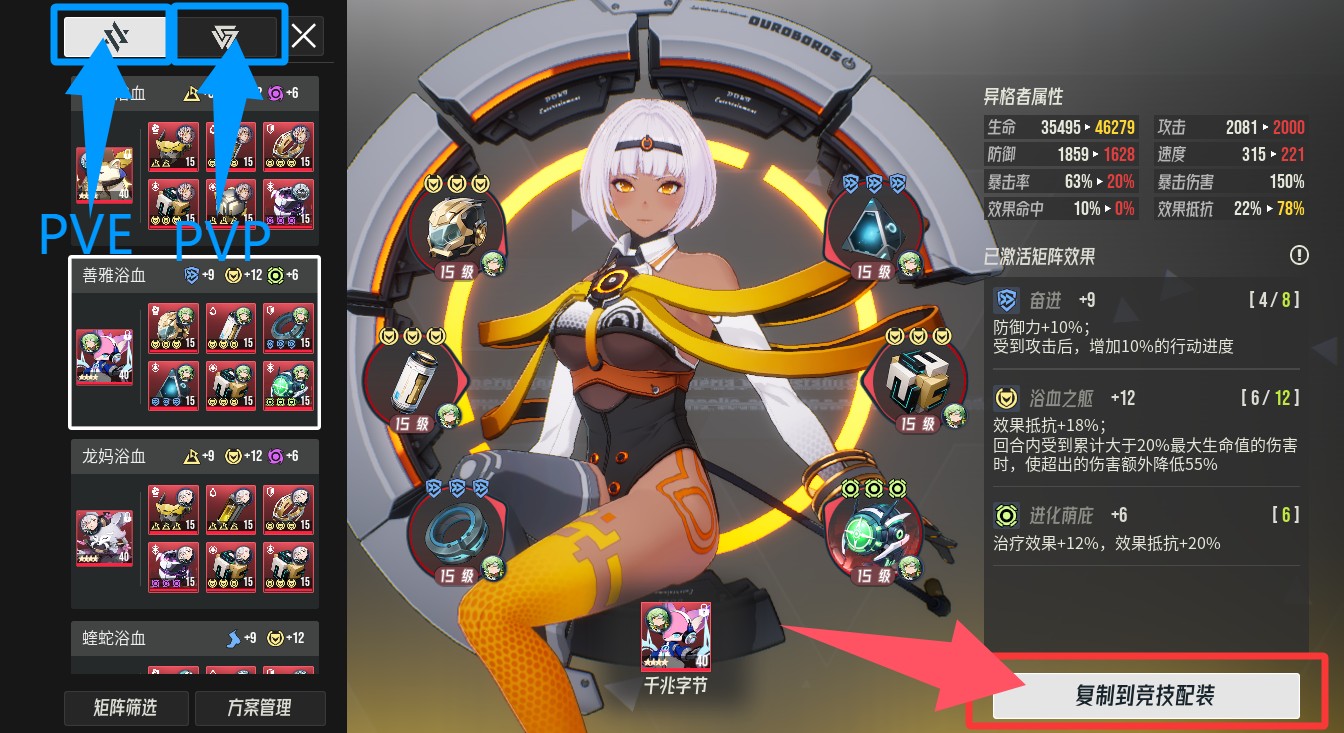Click the 复制到竞技配装 button
The height and width of the screenshot is (733, 1344).
pyautogui.click(x=1145, y=695)
